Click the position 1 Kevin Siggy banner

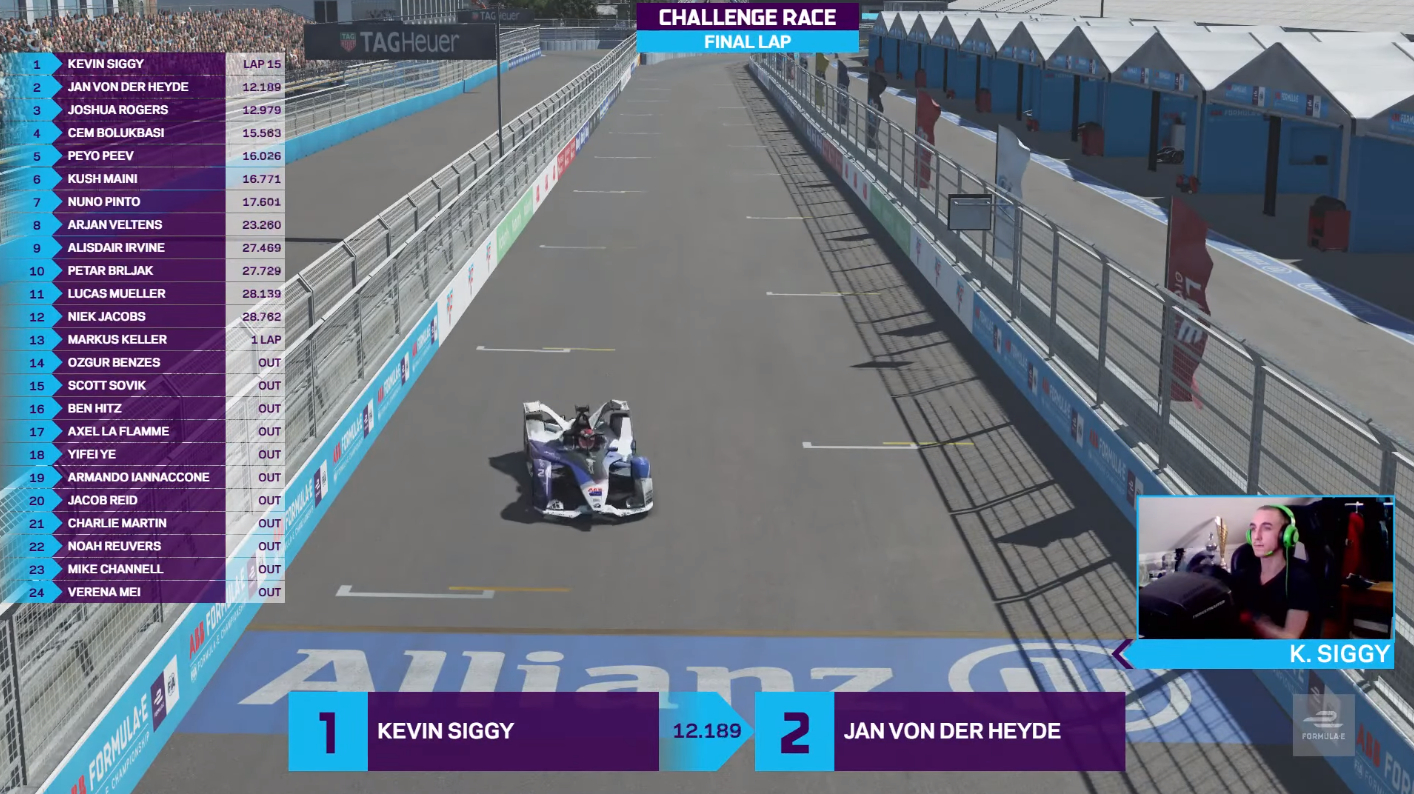[473, 731]
